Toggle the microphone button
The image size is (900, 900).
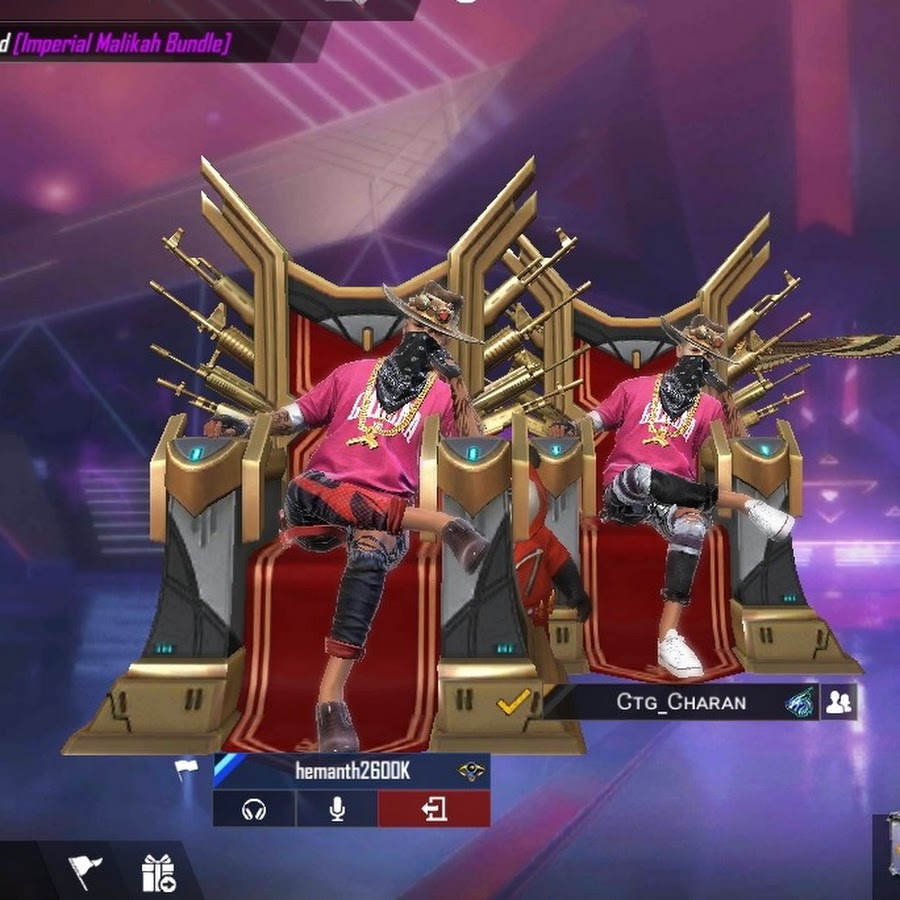coord(337,809)
